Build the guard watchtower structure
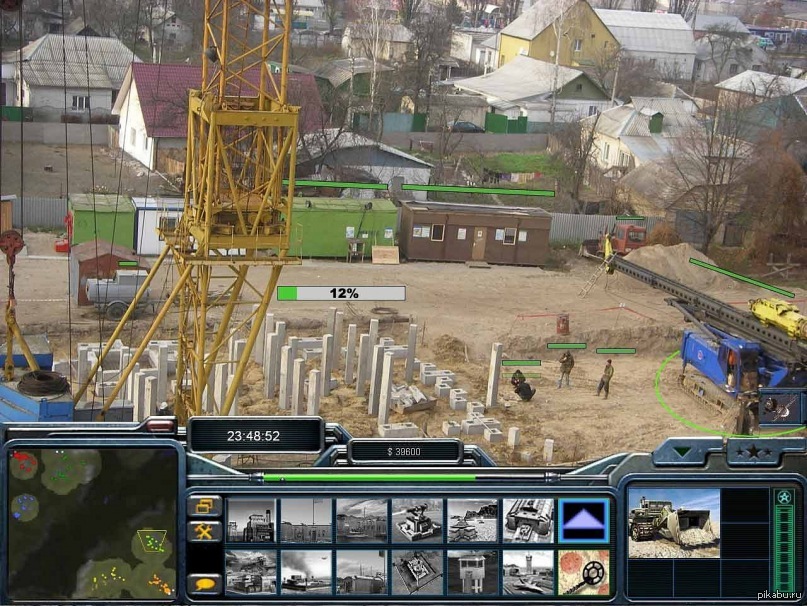This screenshot has width=807, height=606. tap(472, 573)
